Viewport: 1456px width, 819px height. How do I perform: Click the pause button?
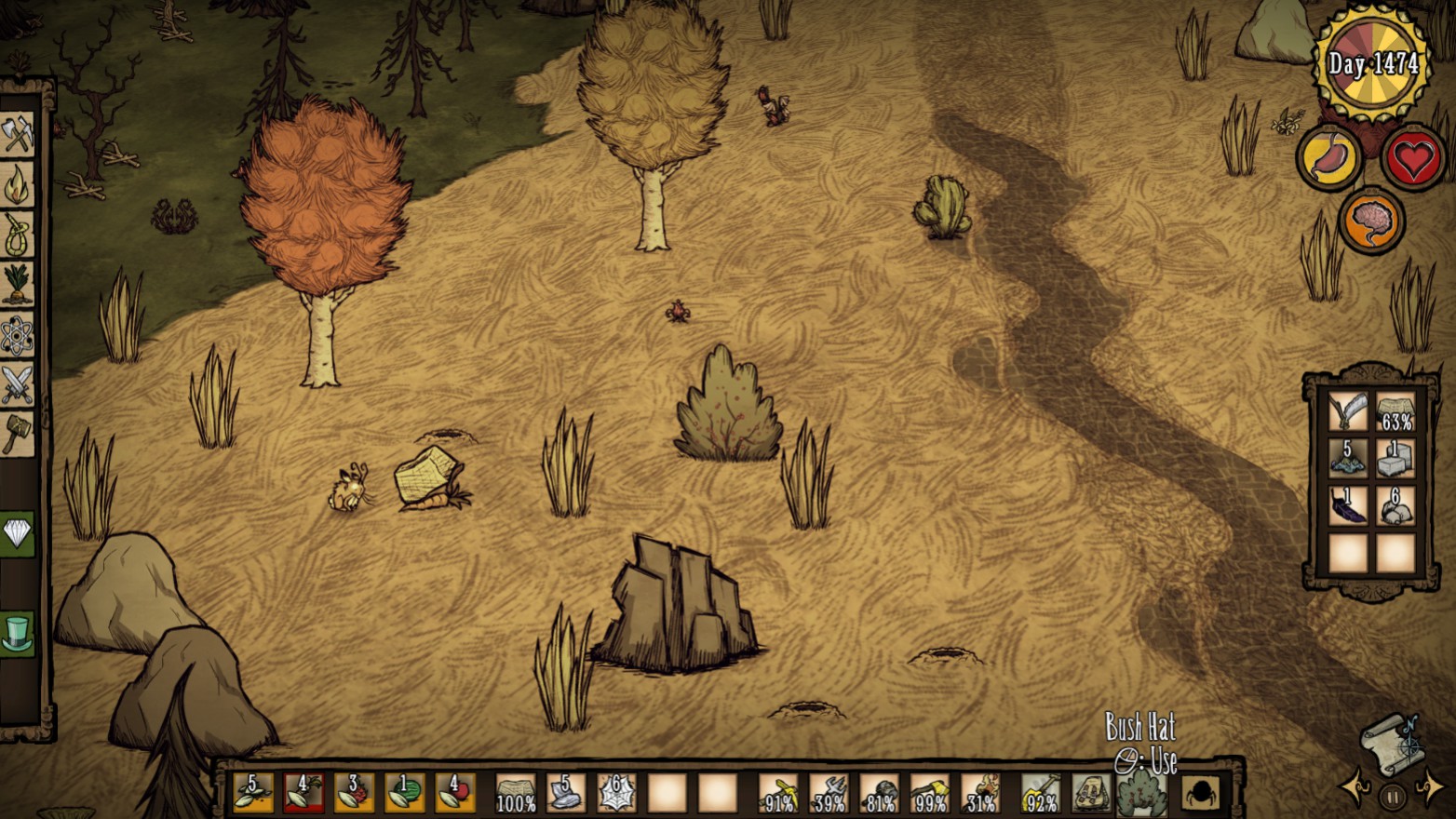pos(1393,797)
